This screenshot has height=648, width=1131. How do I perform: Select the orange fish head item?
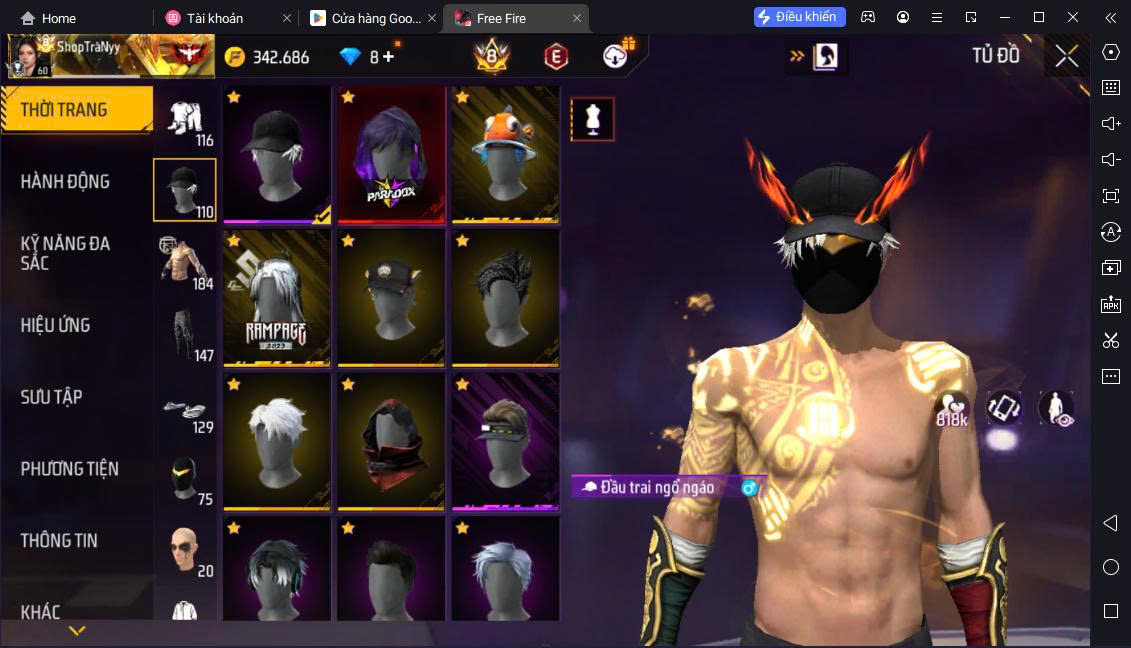(505, 154)
